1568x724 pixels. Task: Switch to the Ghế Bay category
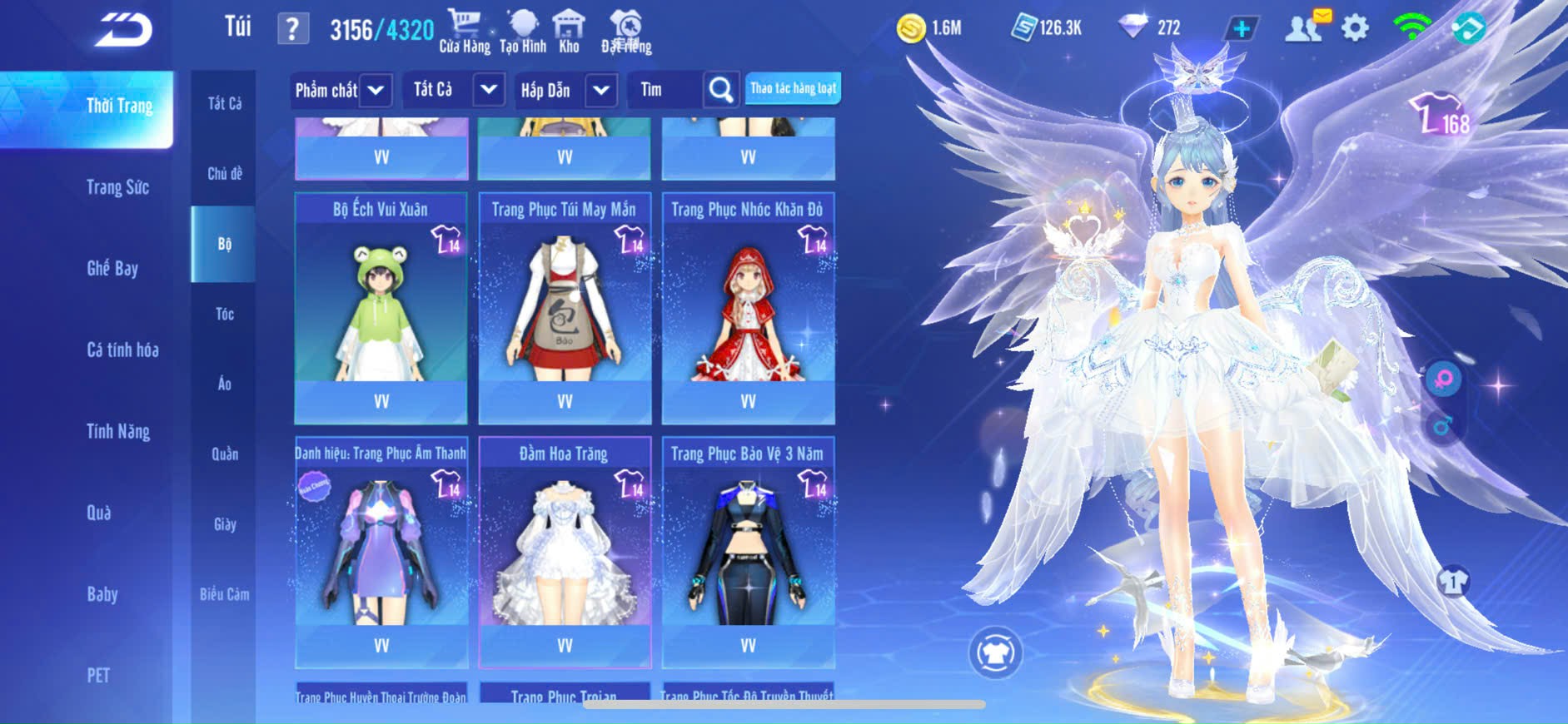coord(112,268)
